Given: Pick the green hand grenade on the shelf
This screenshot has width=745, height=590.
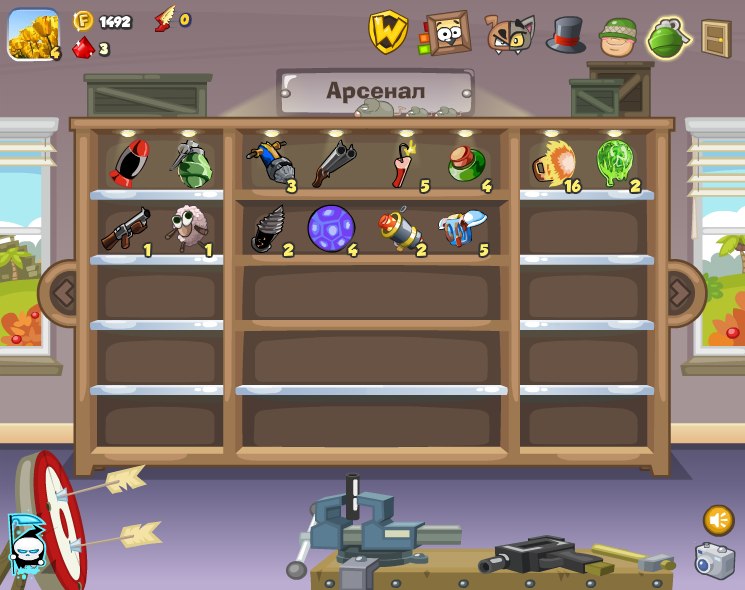Looking at the screenshot, I should (x=190, y=164).
